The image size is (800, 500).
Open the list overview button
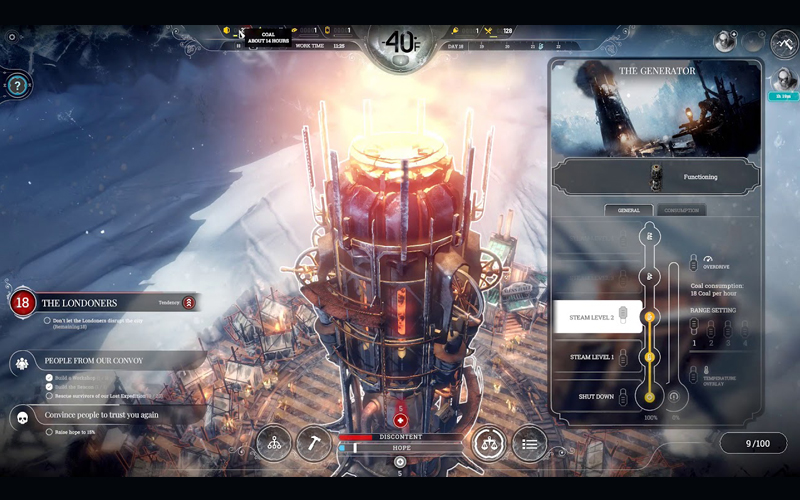coord(529,444)
